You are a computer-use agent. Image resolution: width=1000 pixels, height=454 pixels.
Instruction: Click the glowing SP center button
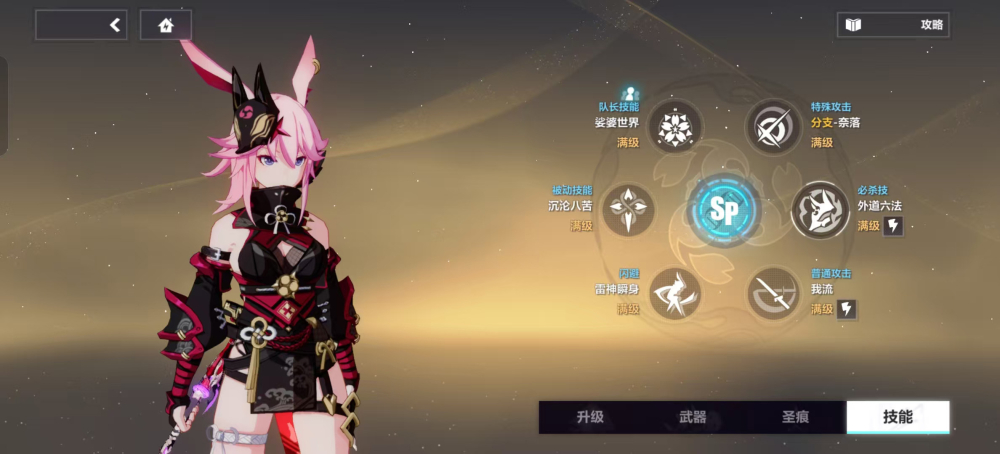point(724,210)
